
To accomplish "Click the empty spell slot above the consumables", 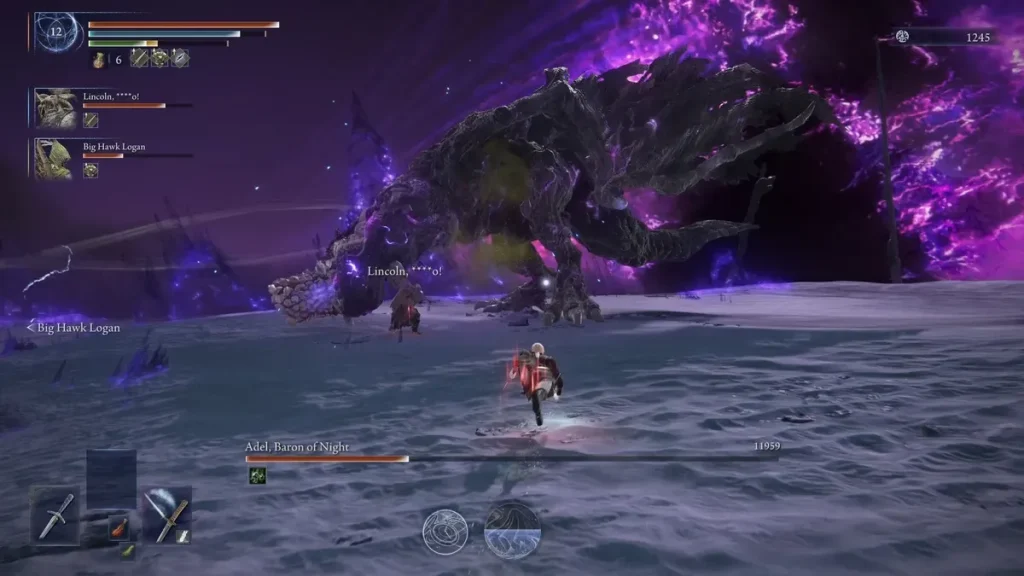I will pyautogui.click(x=110, y=478).
